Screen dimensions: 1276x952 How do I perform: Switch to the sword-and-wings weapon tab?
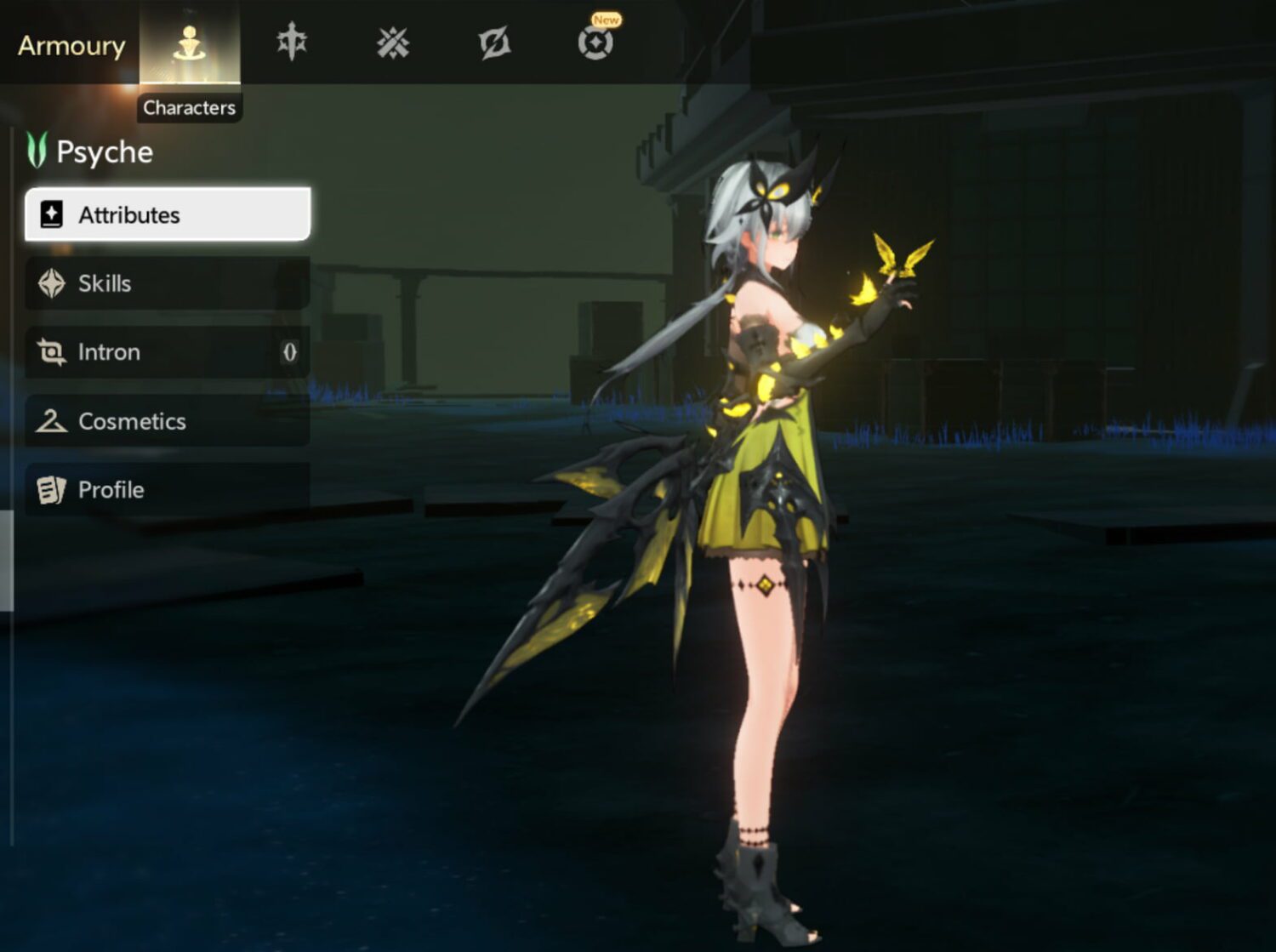[x=292, y=43]
